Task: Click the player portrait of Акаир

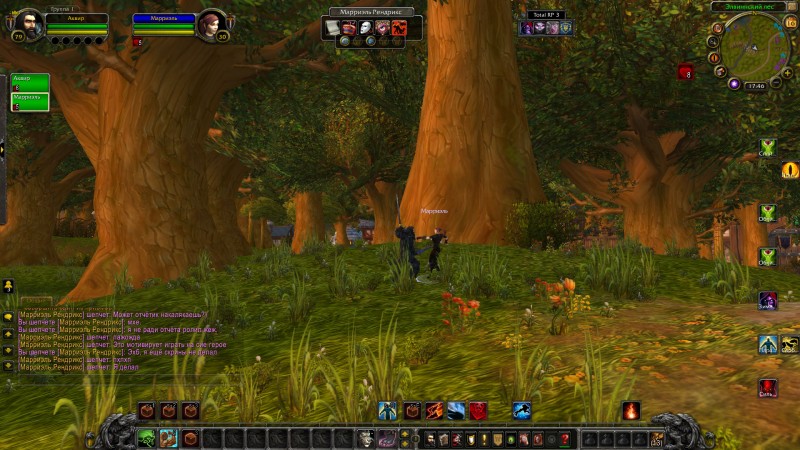Action: coord(28,25)
